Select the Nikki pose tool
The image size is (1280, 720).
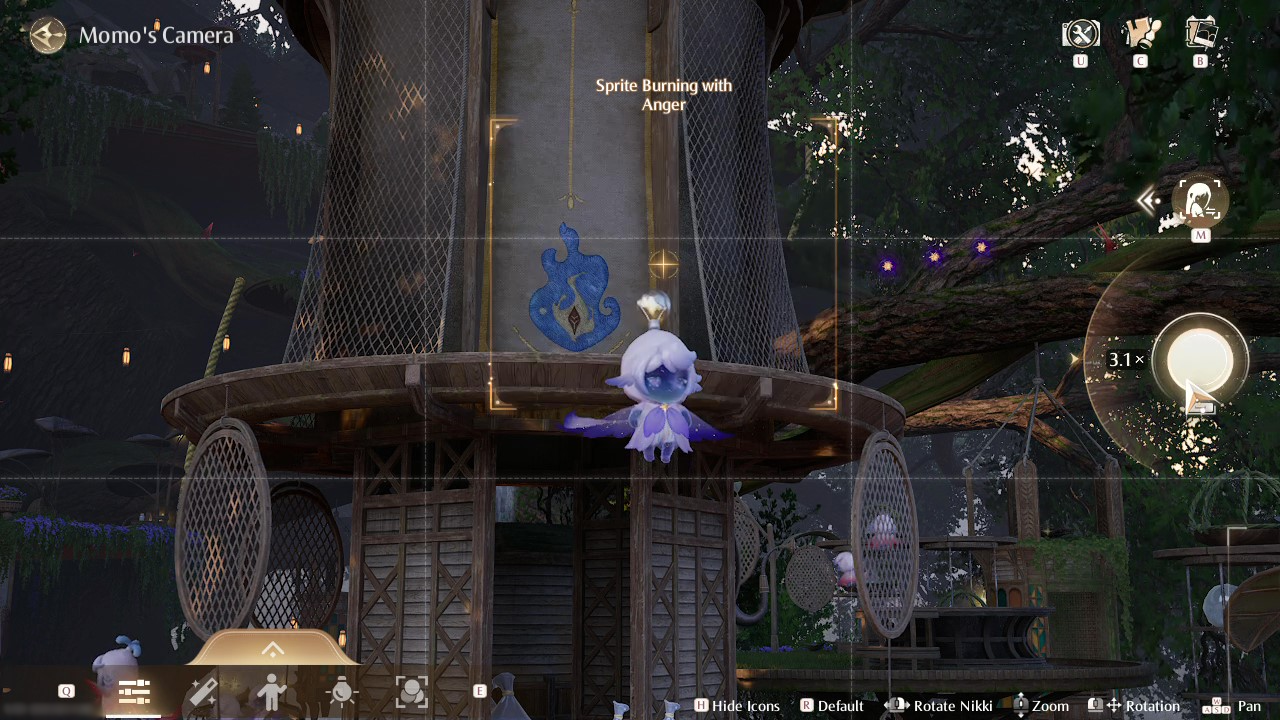(272, 691)
